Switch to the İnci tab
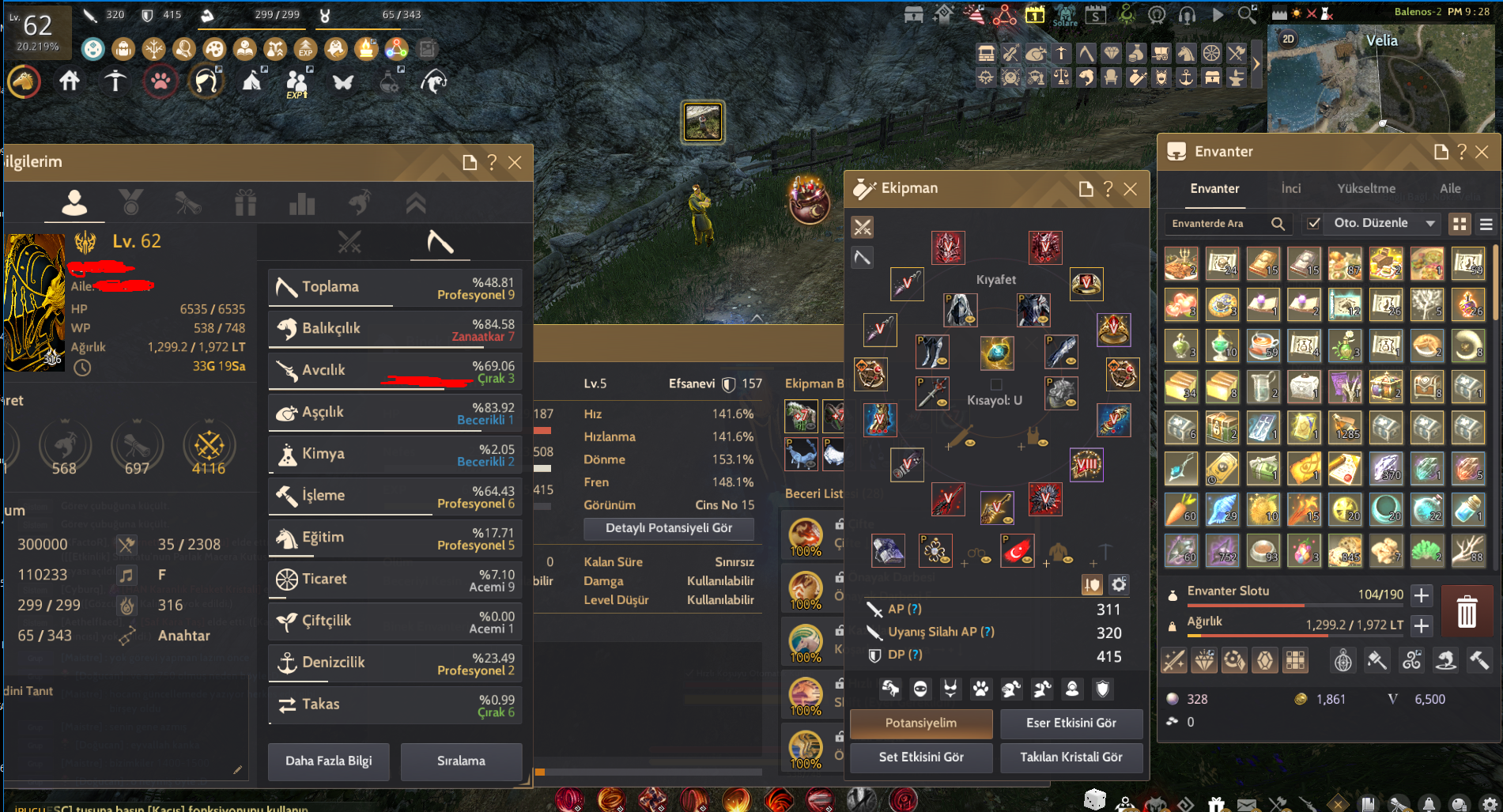 [1290, 188]
